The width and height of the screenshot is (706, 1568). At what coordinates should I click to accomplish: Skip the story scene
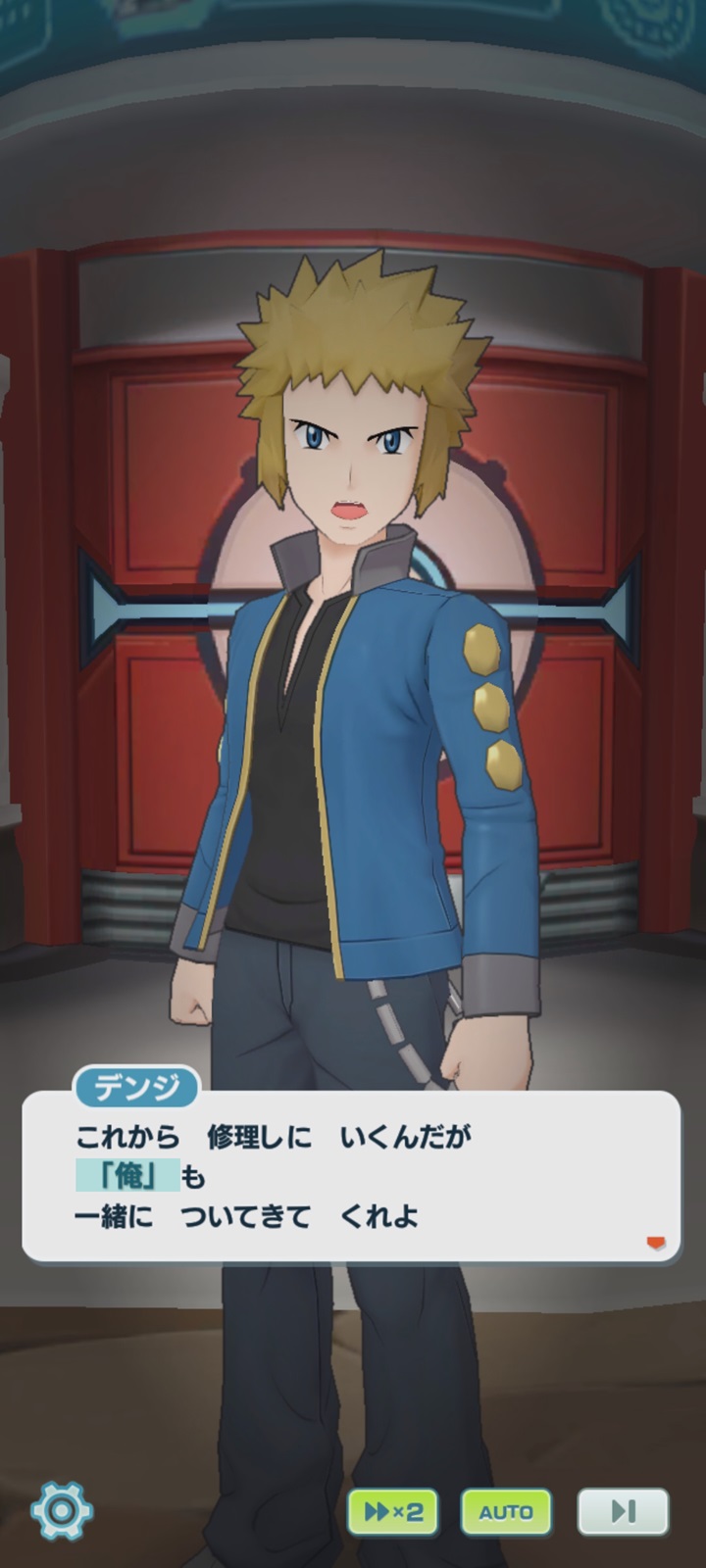[623, 1512]
